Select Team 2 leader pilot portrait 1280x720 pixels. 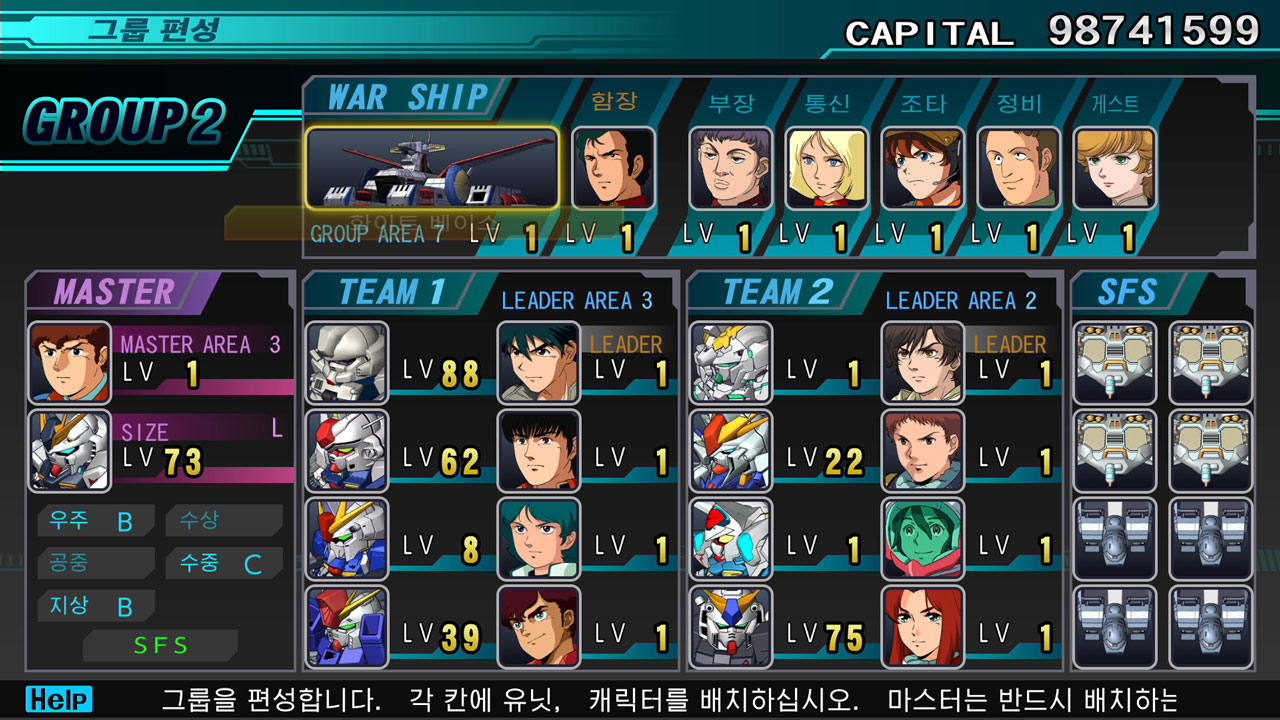click(x=923, y=362)
